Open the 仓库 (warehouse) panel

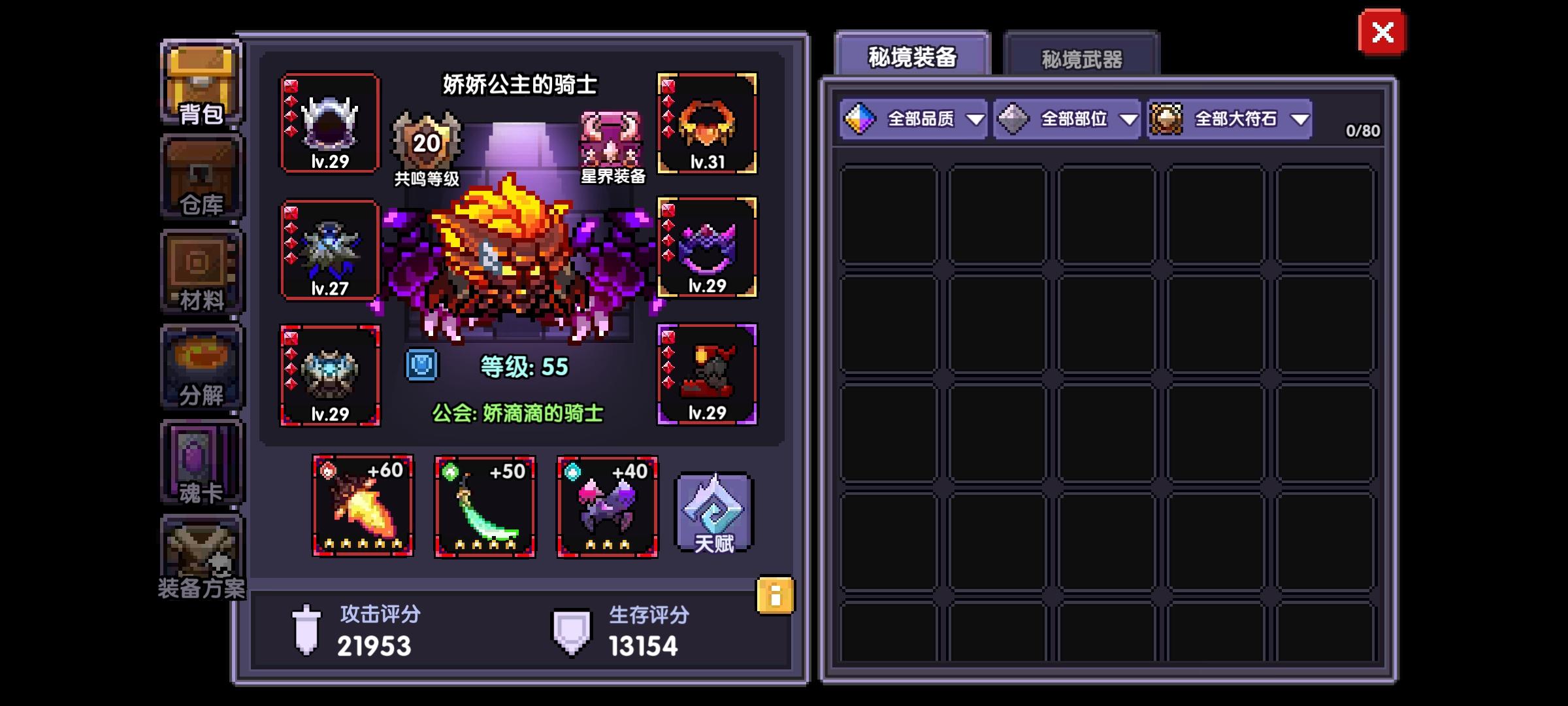pos(199,176)
